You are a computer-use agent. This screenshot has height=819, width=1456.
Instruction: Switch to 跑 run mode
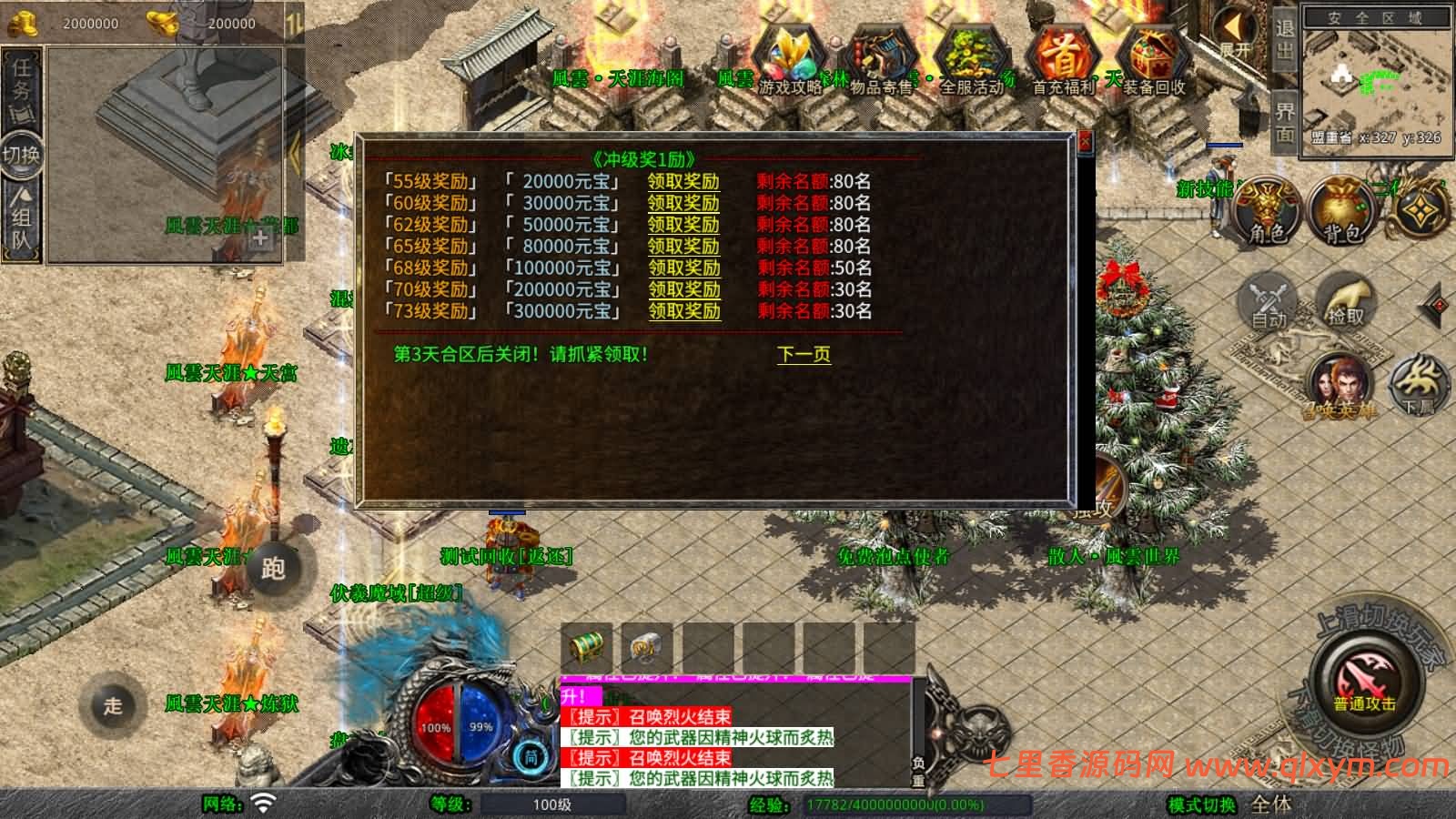[x=273, y=569]
